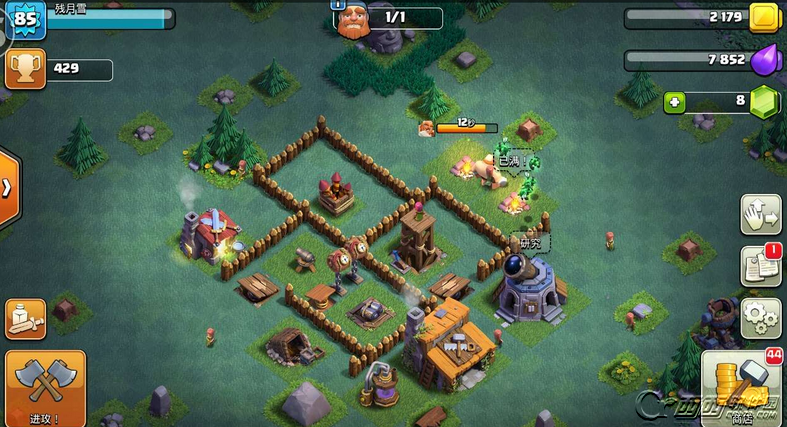Open the settings gears button
Viewport: 787px width, 427px height.
click(x=759, y=316)
